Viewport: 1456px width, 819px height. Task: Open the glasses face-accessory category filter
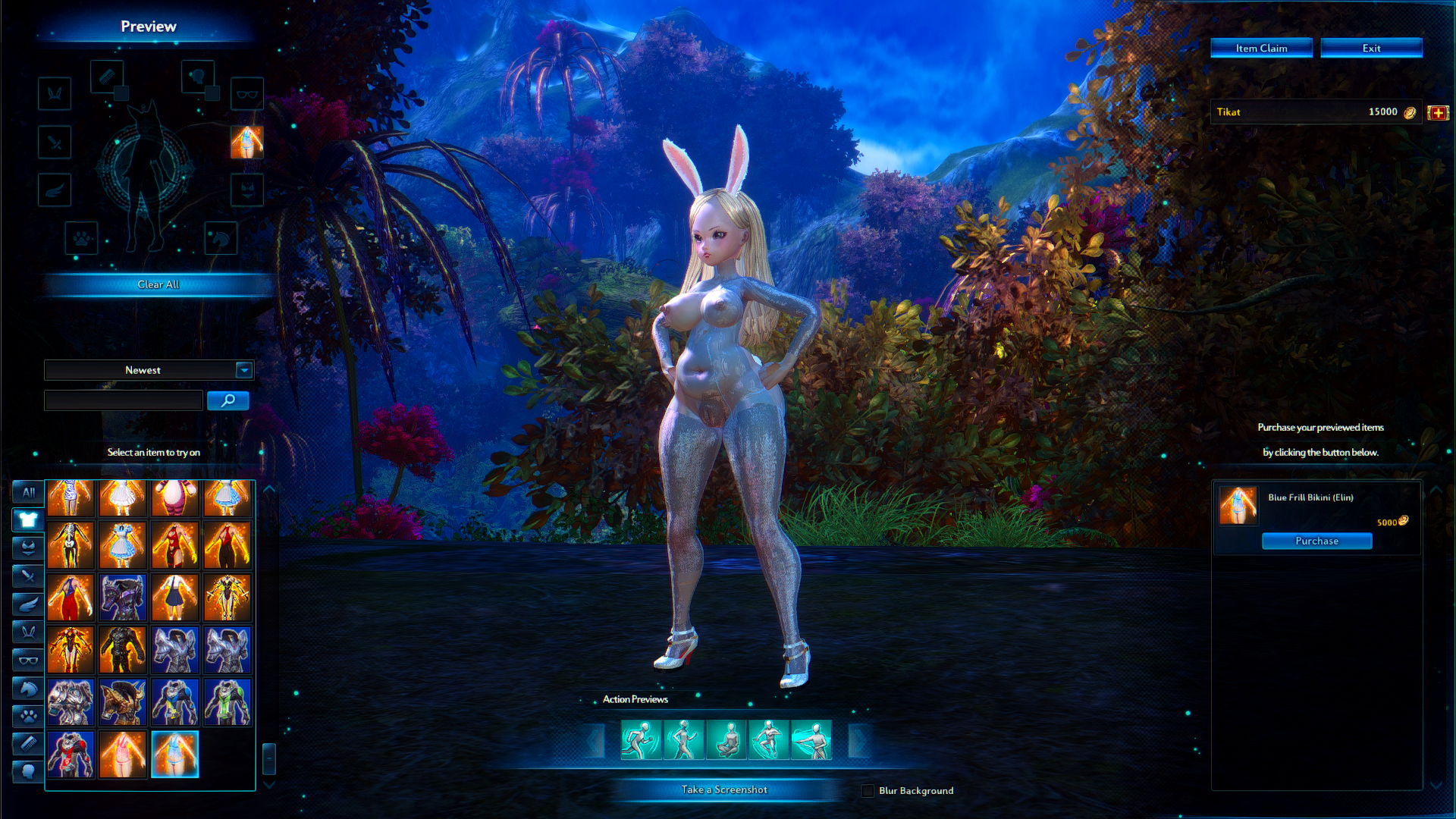[x=27, y=660]
